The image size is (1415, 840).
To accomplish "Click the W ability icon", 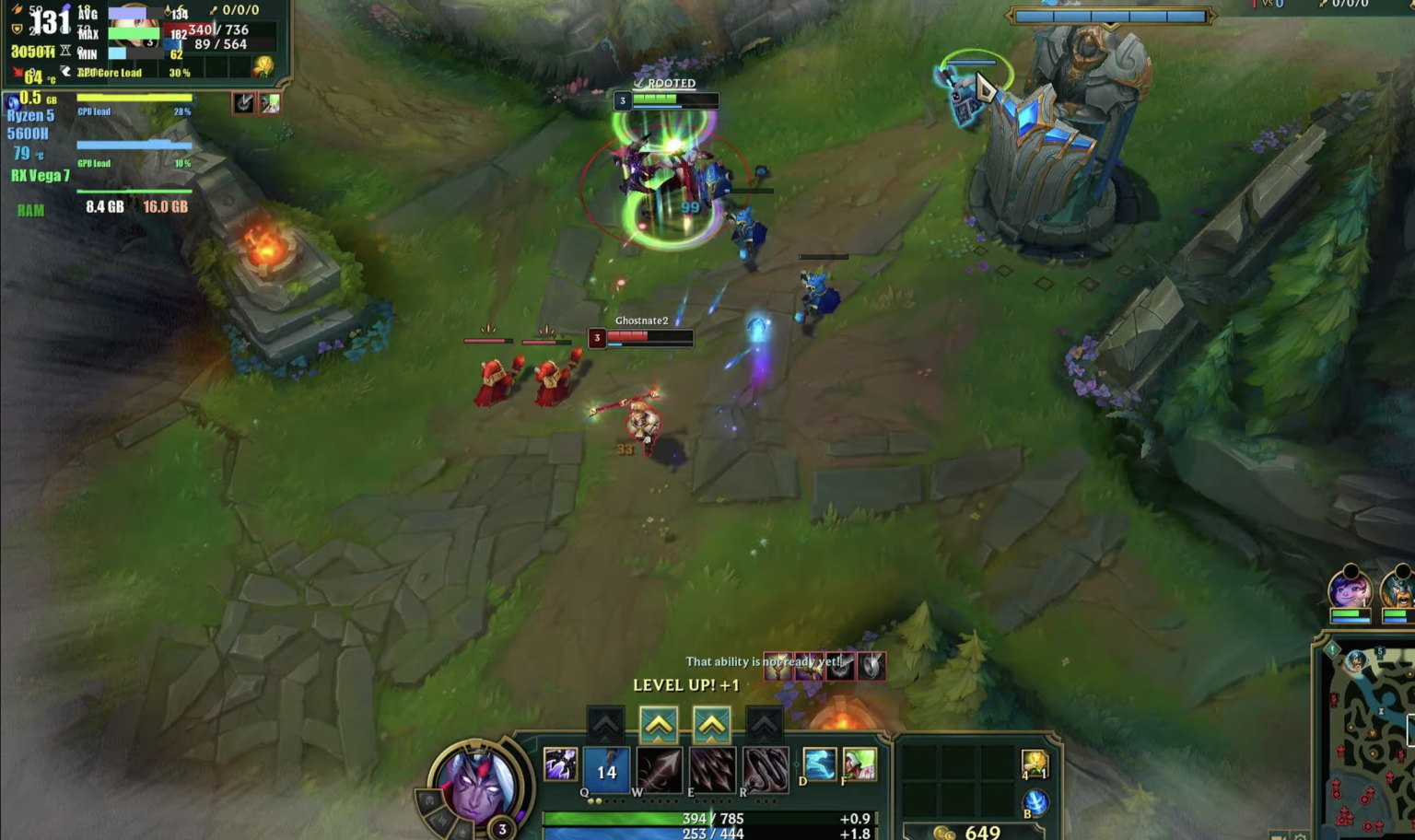I will point(660,768).
